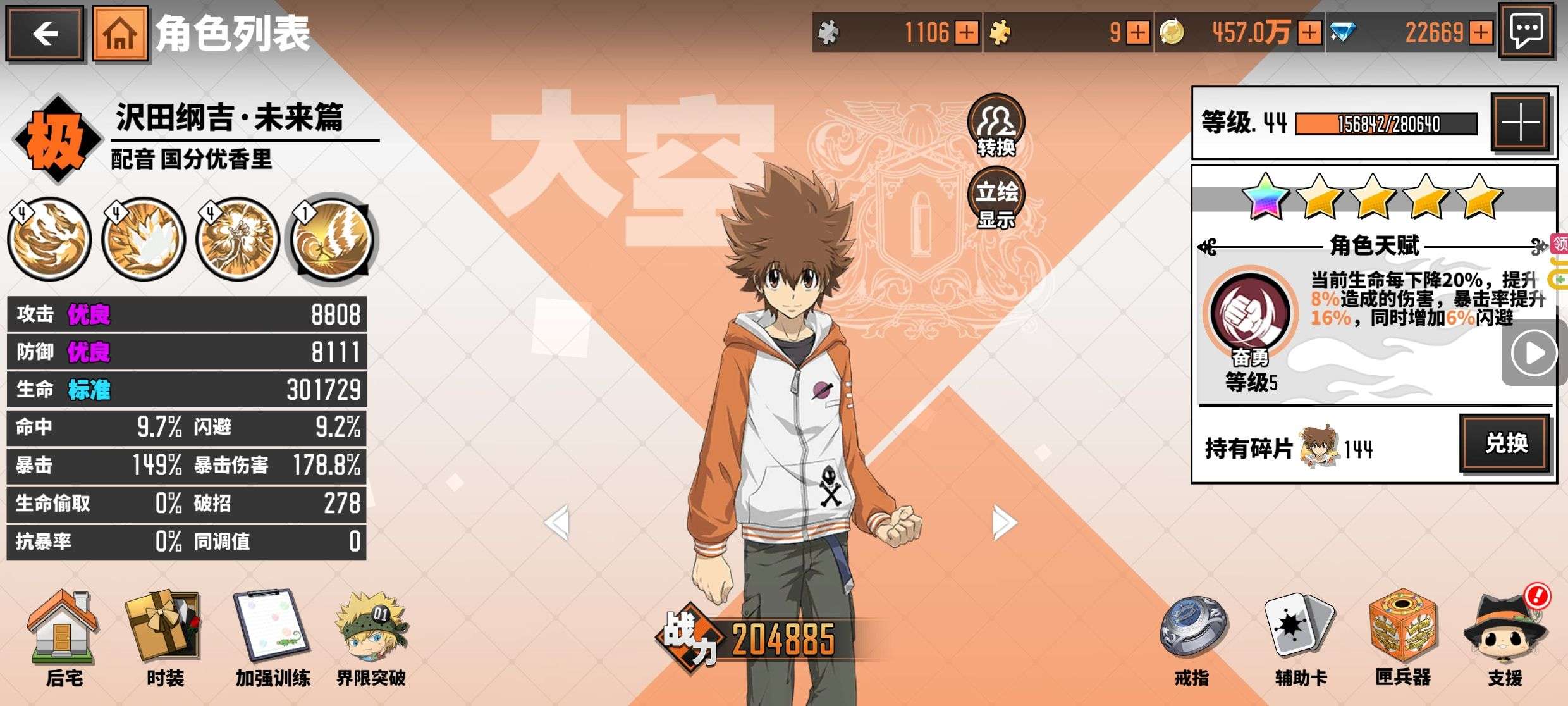
Task: Open the 辅助卡 support cards
Action: (1300, 636)
